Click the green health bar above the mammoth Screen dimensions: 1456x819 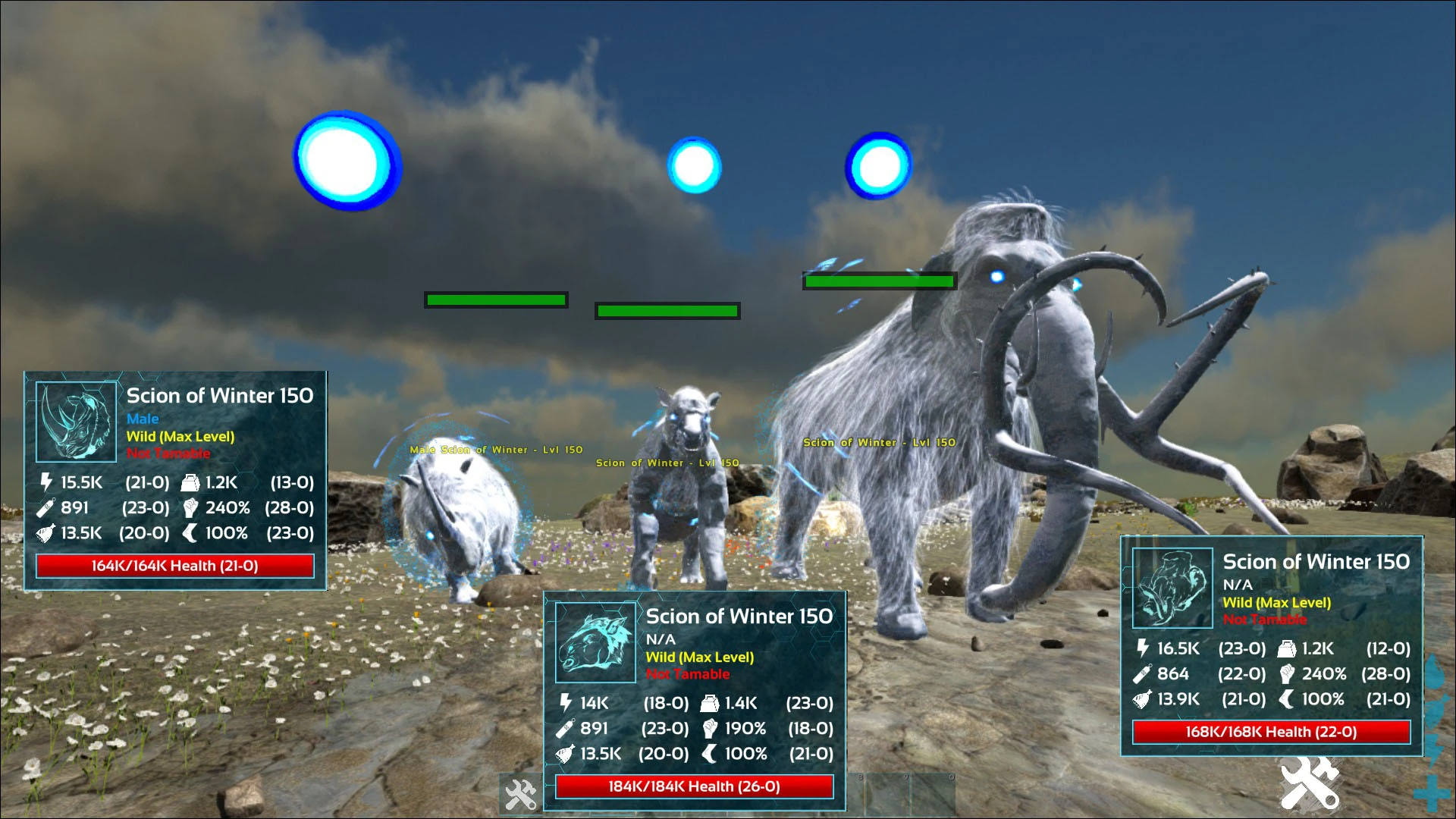tap(880, 281)
